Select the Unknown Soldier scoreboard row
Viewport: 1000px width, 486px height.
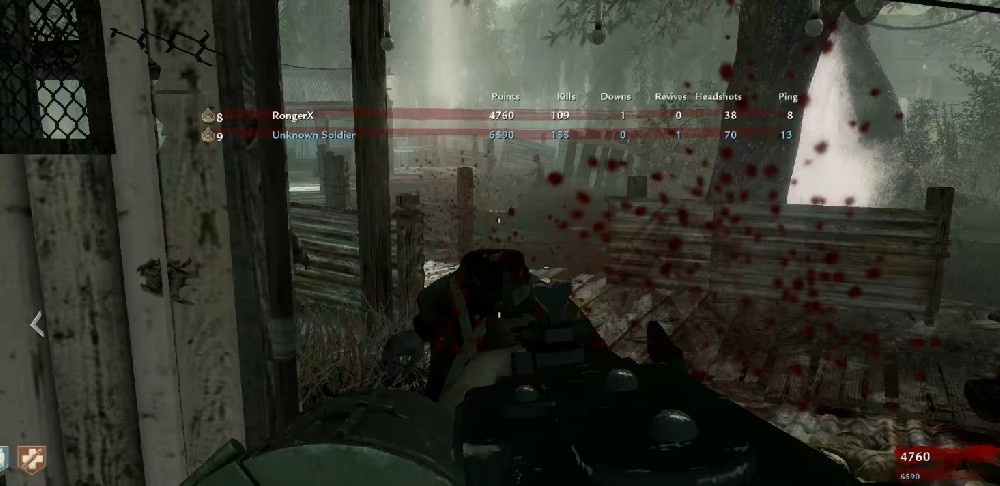click(500, 134)
